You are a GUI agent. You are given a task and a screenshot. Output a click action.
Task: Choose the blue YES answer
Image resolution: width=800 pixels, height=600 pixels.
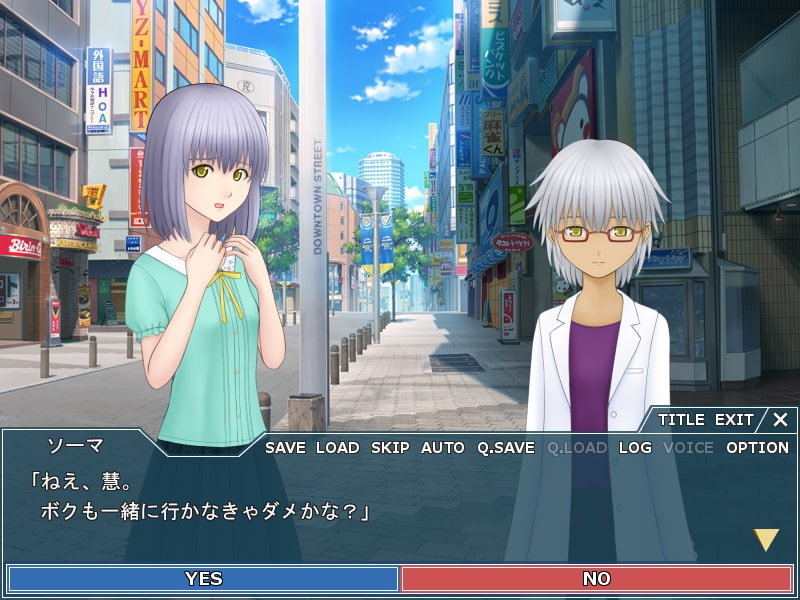(203, 579)
